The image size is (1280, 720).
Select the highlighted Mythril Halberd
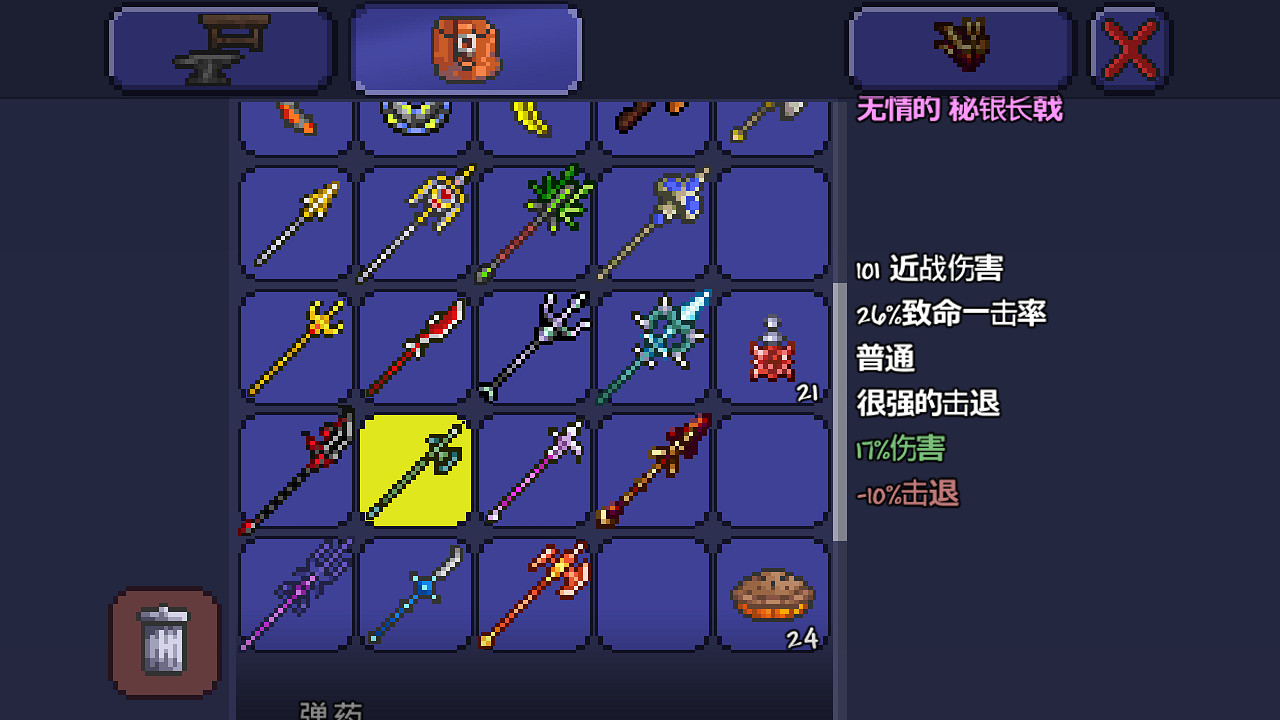(x=416, y=470)
